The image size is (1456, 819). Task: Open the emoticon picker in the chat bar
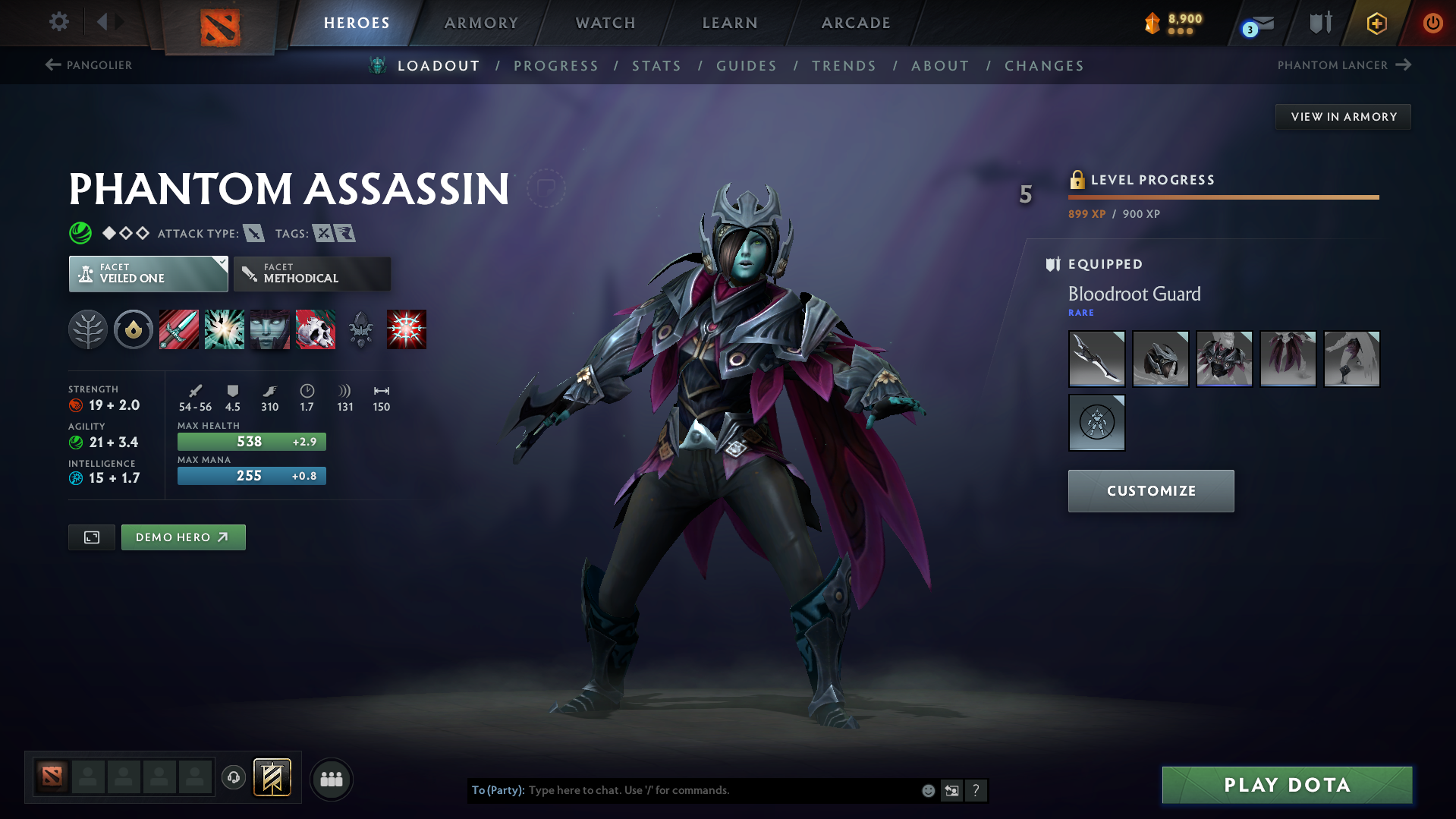click(927, 789)
